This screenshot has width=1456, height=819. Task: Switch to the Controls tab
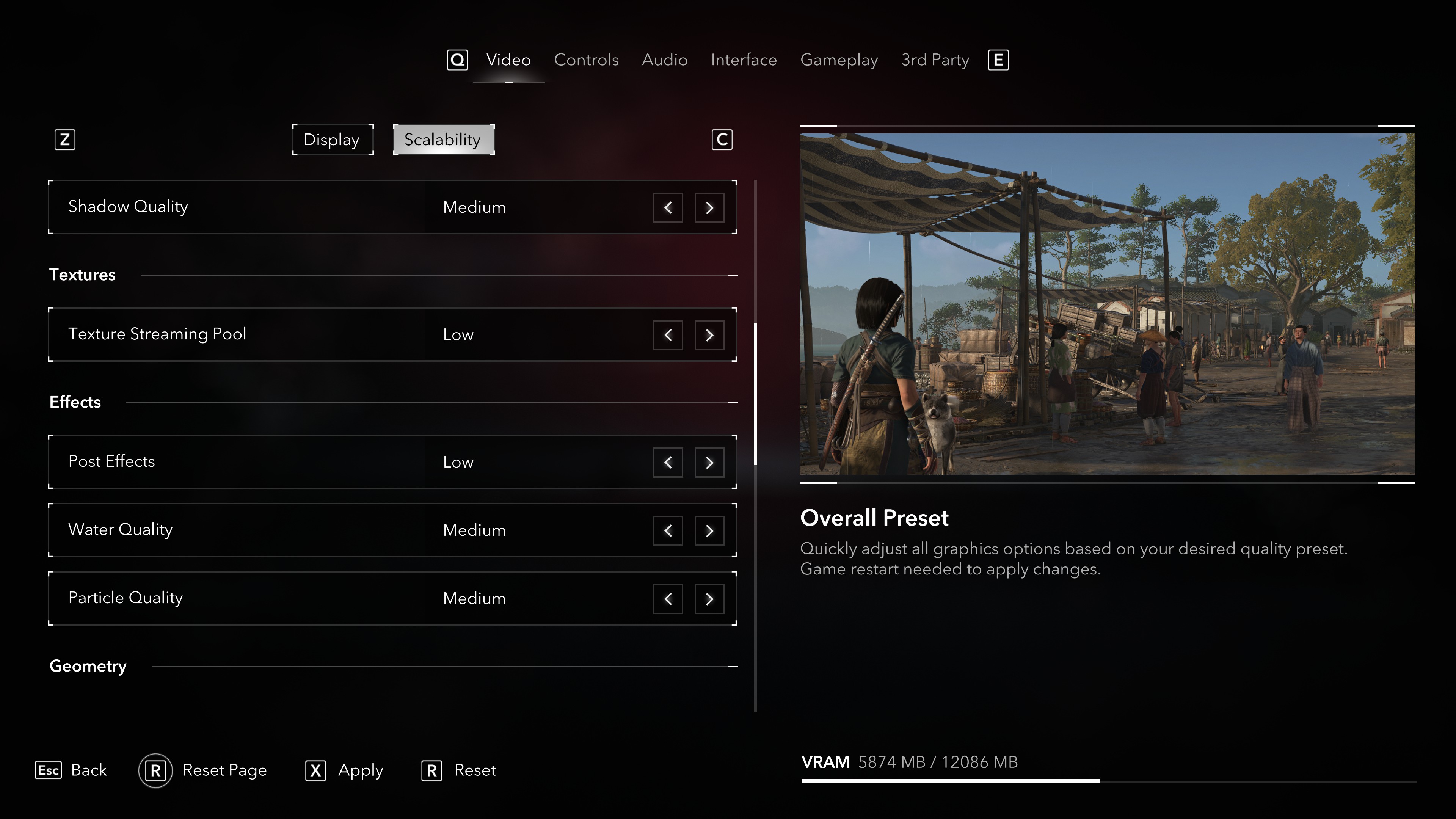(586, 60)
